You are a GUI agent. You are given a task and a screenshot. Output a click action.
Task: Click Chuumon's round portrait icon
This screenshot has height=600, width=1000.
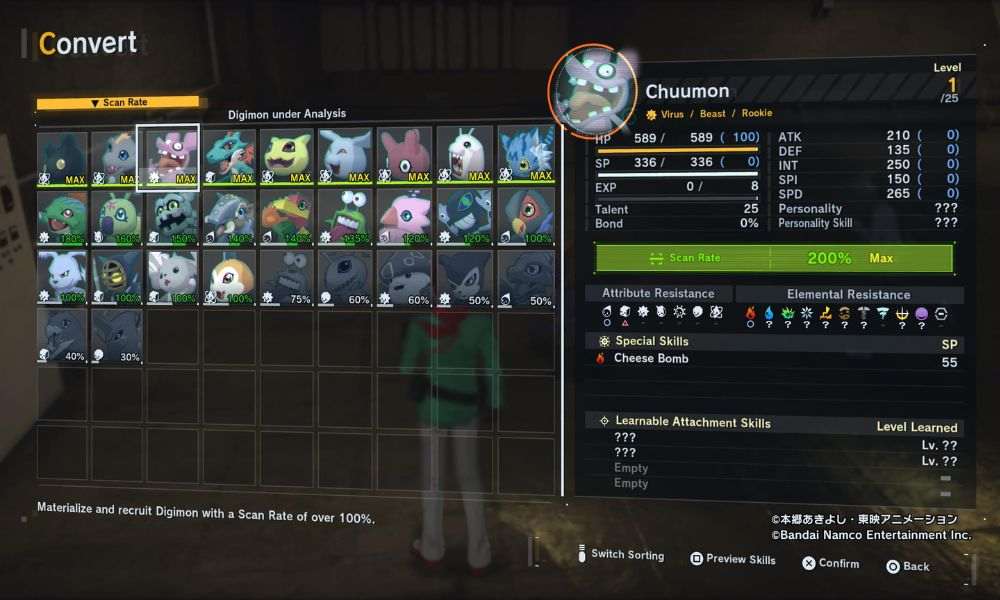coord(593,90)
